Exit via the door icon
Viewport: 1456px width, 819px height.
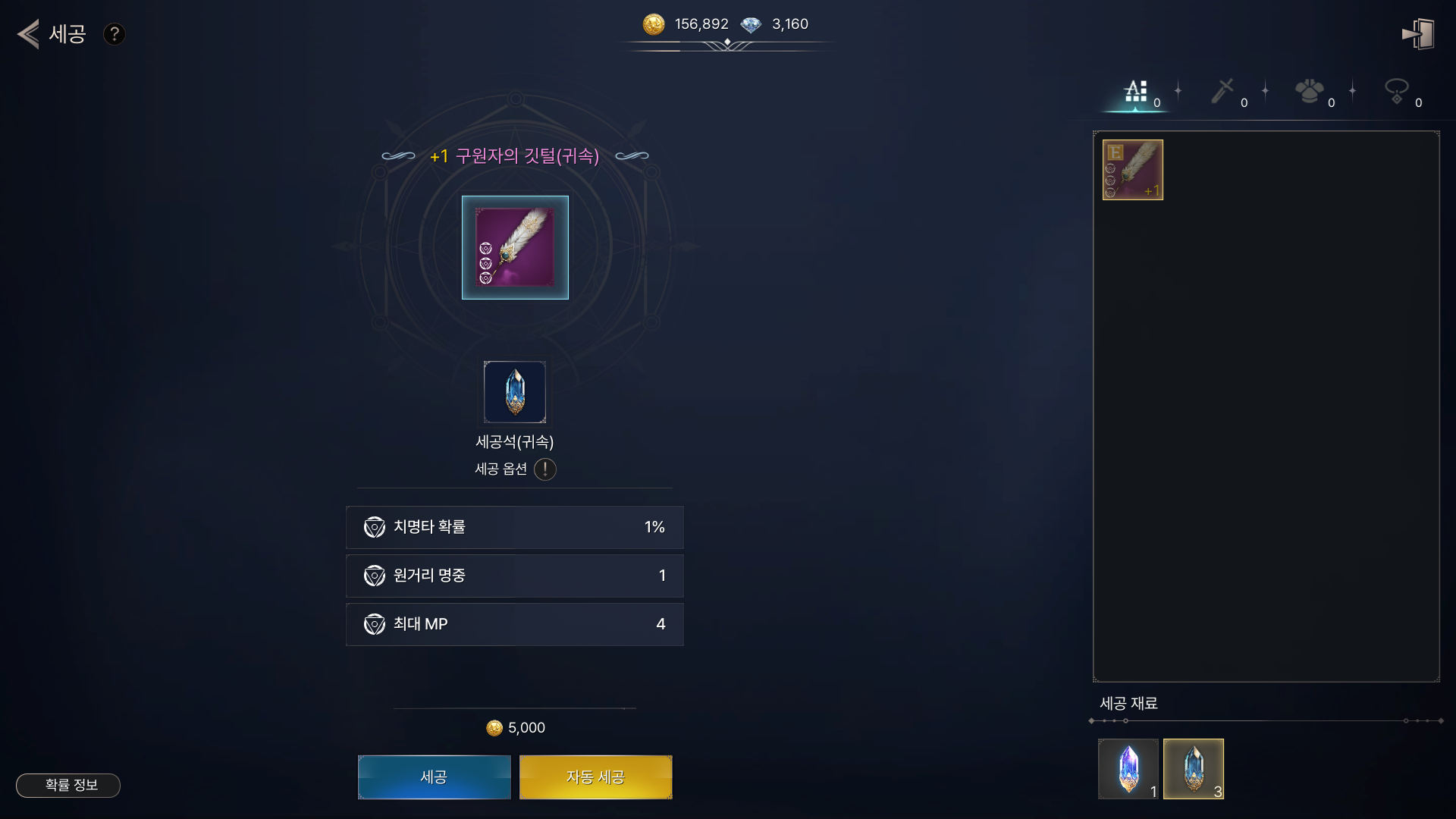click(1417, 34)
